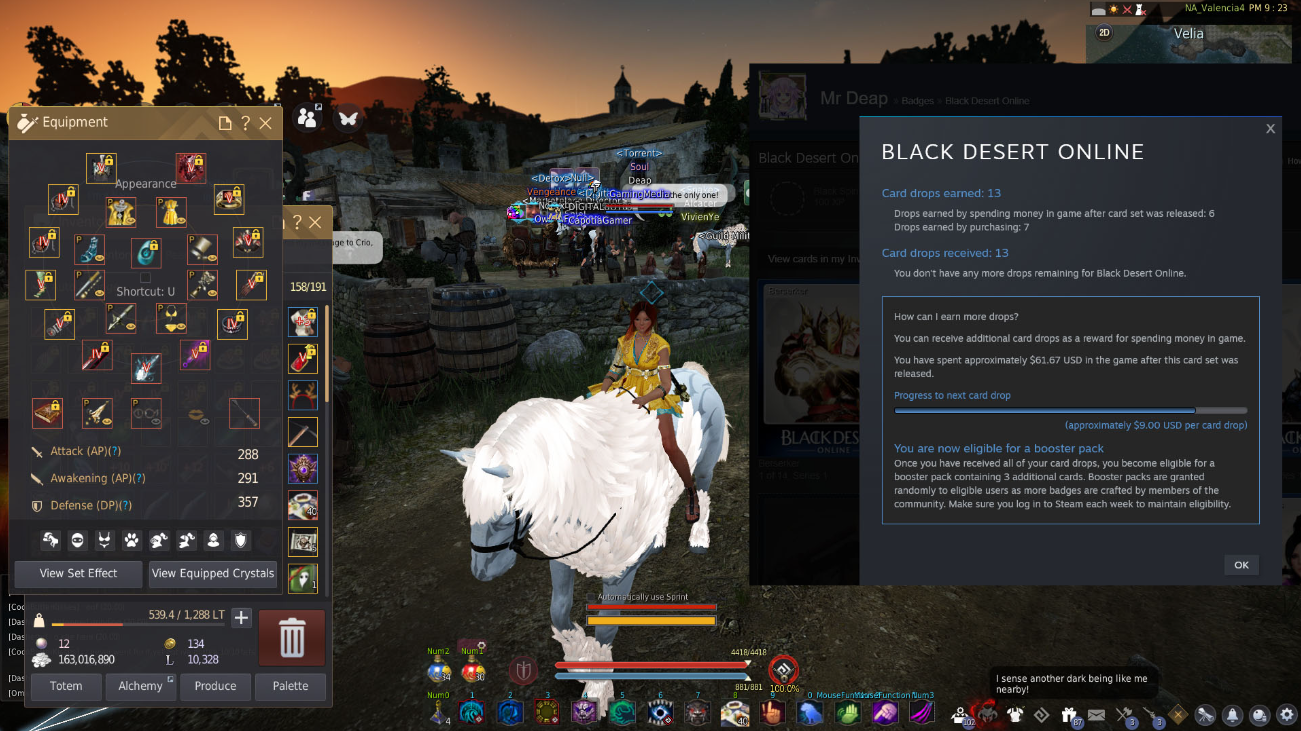Click the trash can in the inventory window
The height and width of the screenshot is (731, 1301).
coord(290,636)
